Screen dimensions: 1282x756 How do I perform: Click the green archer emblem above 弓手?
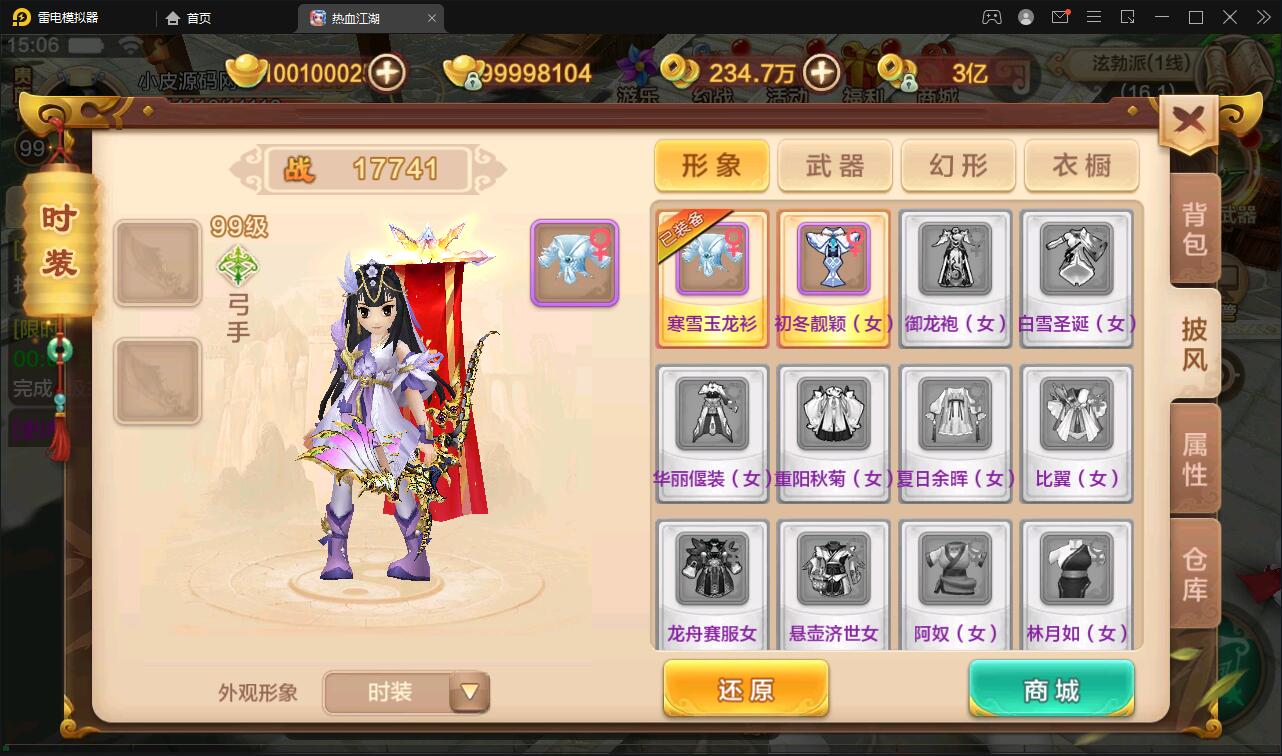[x=237, y=267]
